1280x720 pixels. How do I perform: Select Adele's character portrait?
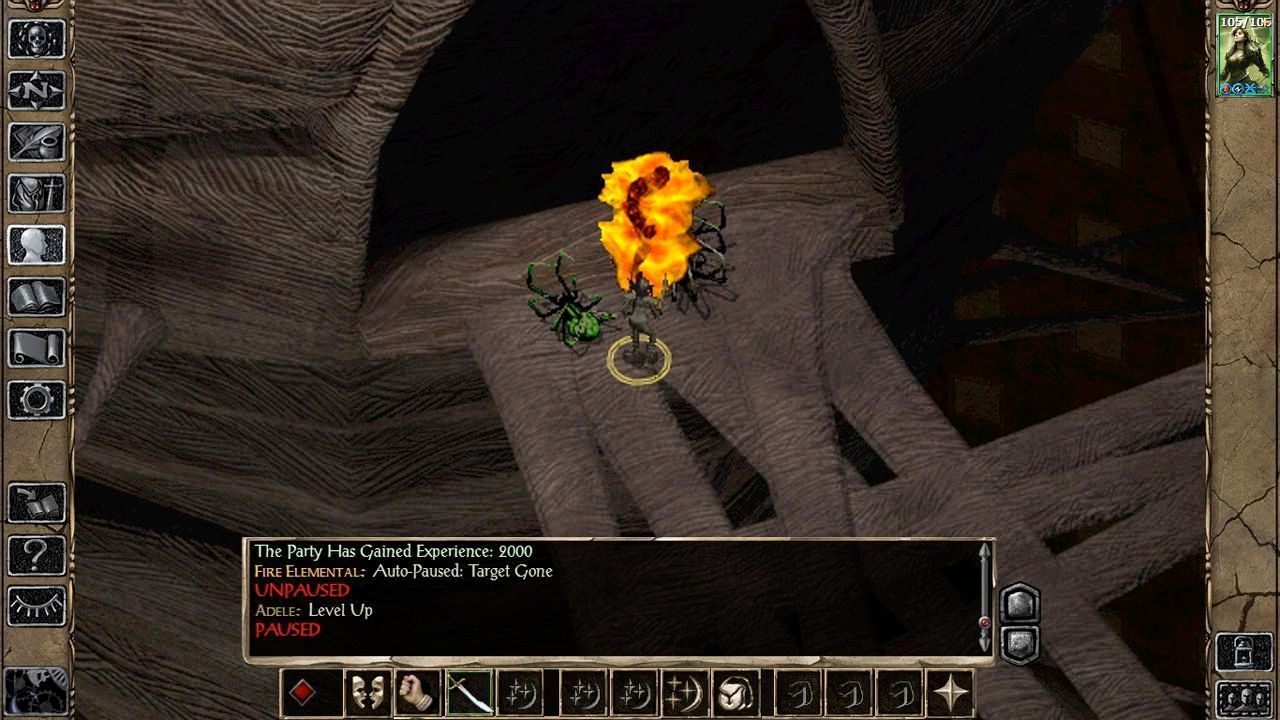click(x=1244, y=55)
